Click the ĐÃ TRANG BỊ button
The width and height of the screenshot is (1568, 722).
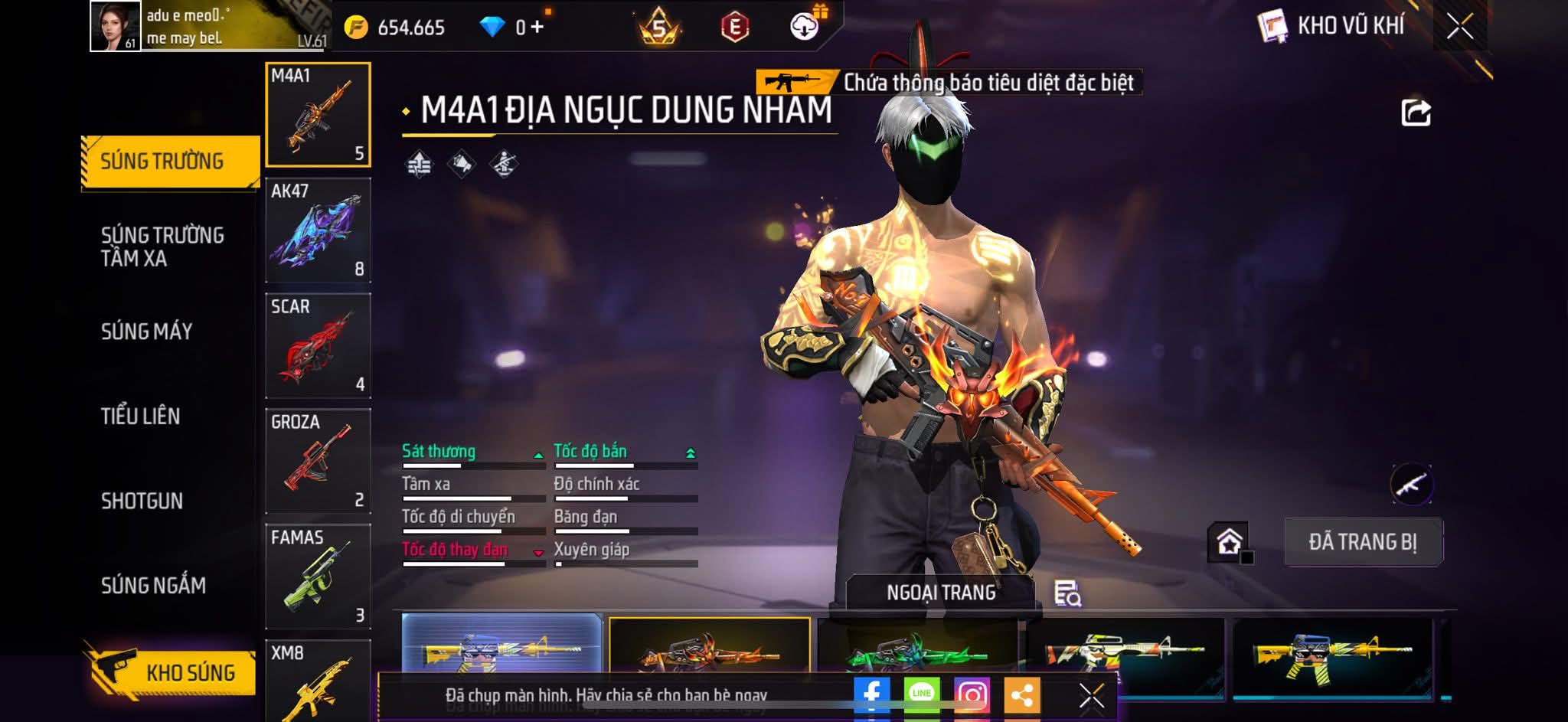click(x=1363, y=542)
